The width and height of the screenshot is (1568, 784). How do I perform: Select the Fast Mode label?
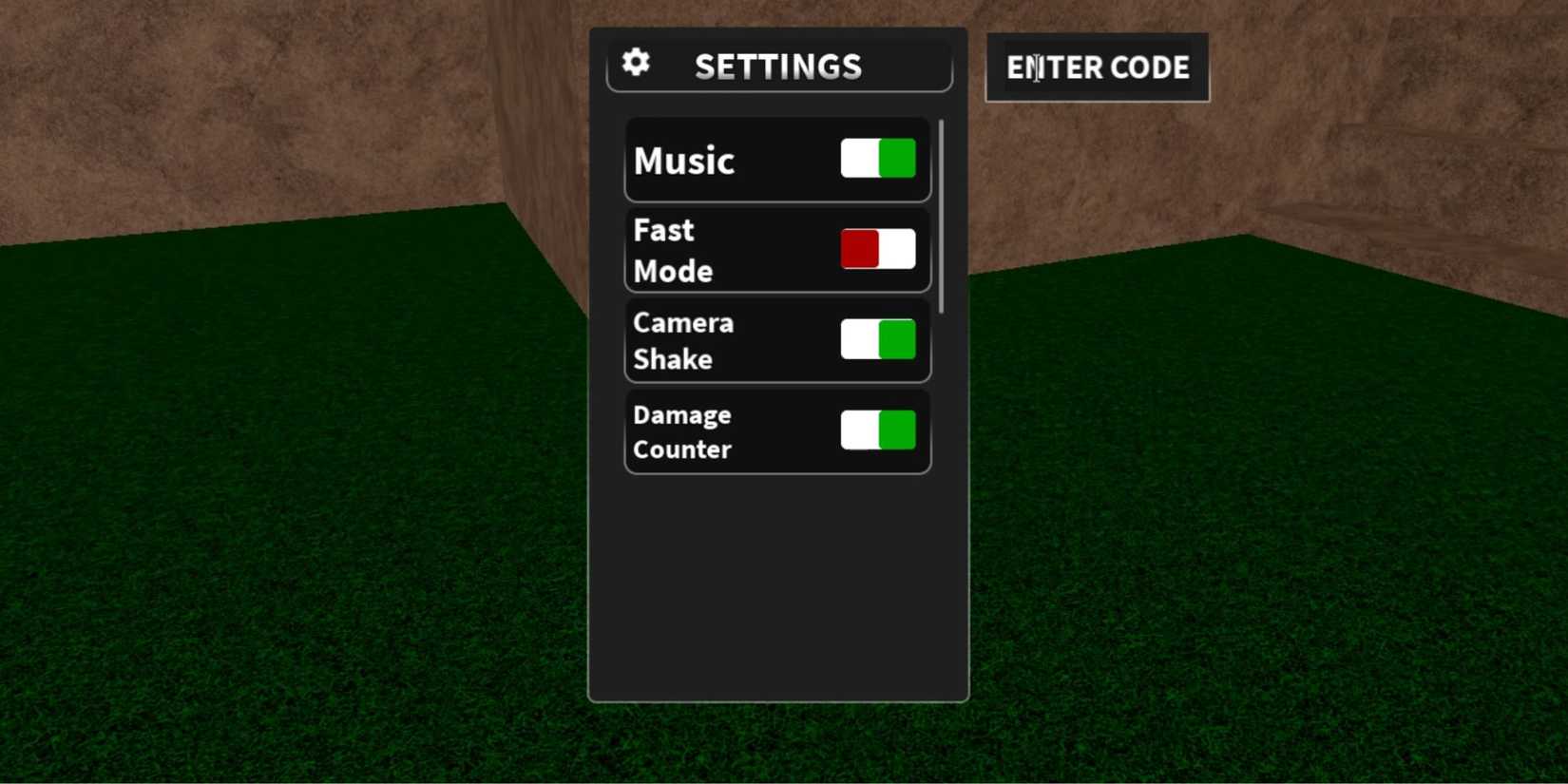tap(672, 249)
